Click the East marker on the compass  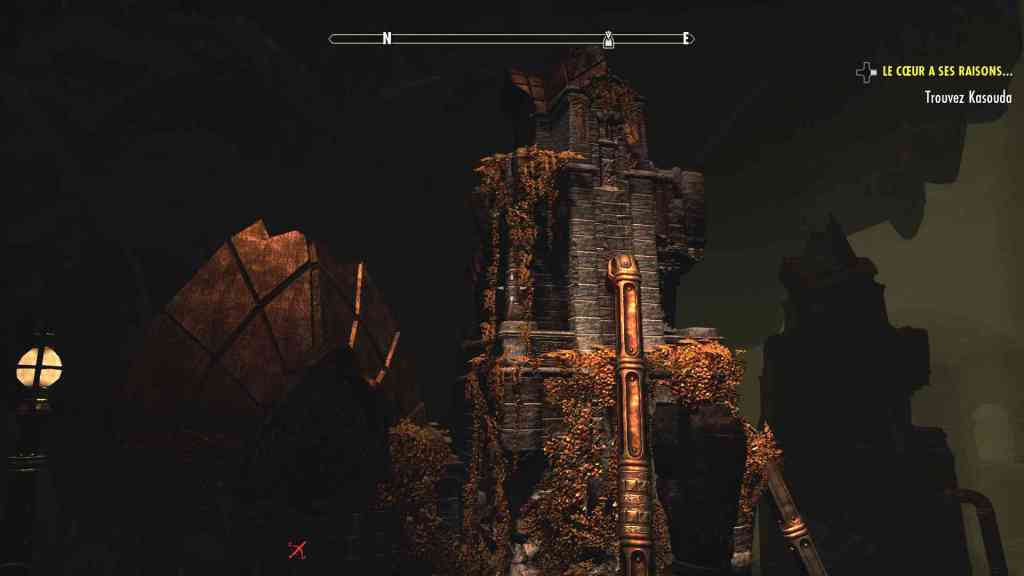point(686,39)
